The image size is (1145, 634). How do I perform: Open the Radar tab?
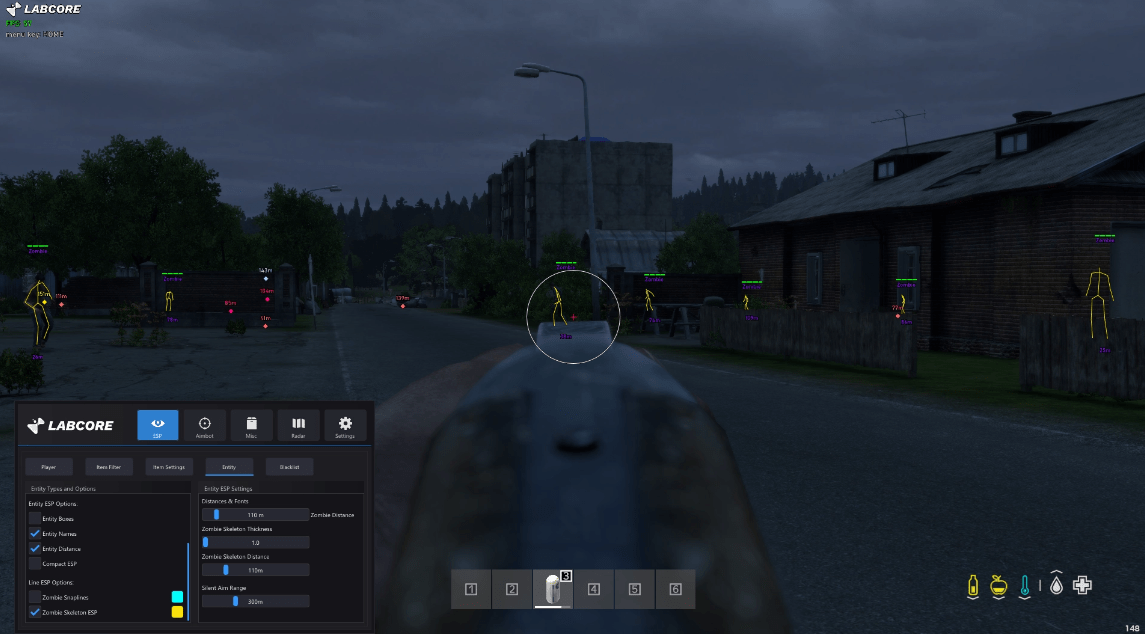point(298,425)
